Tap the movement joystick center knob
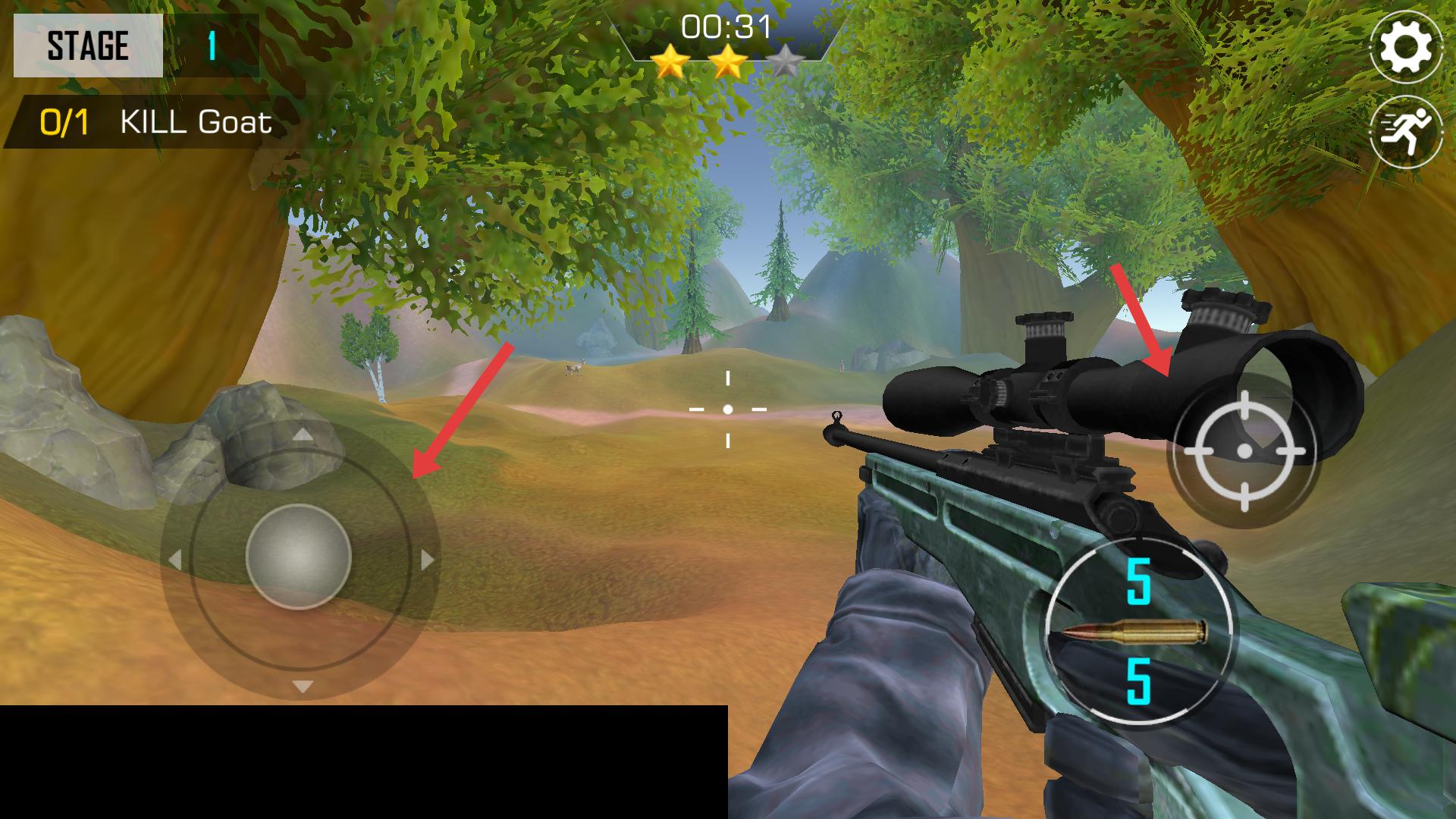1456x819 pixels. pos(299,556)
